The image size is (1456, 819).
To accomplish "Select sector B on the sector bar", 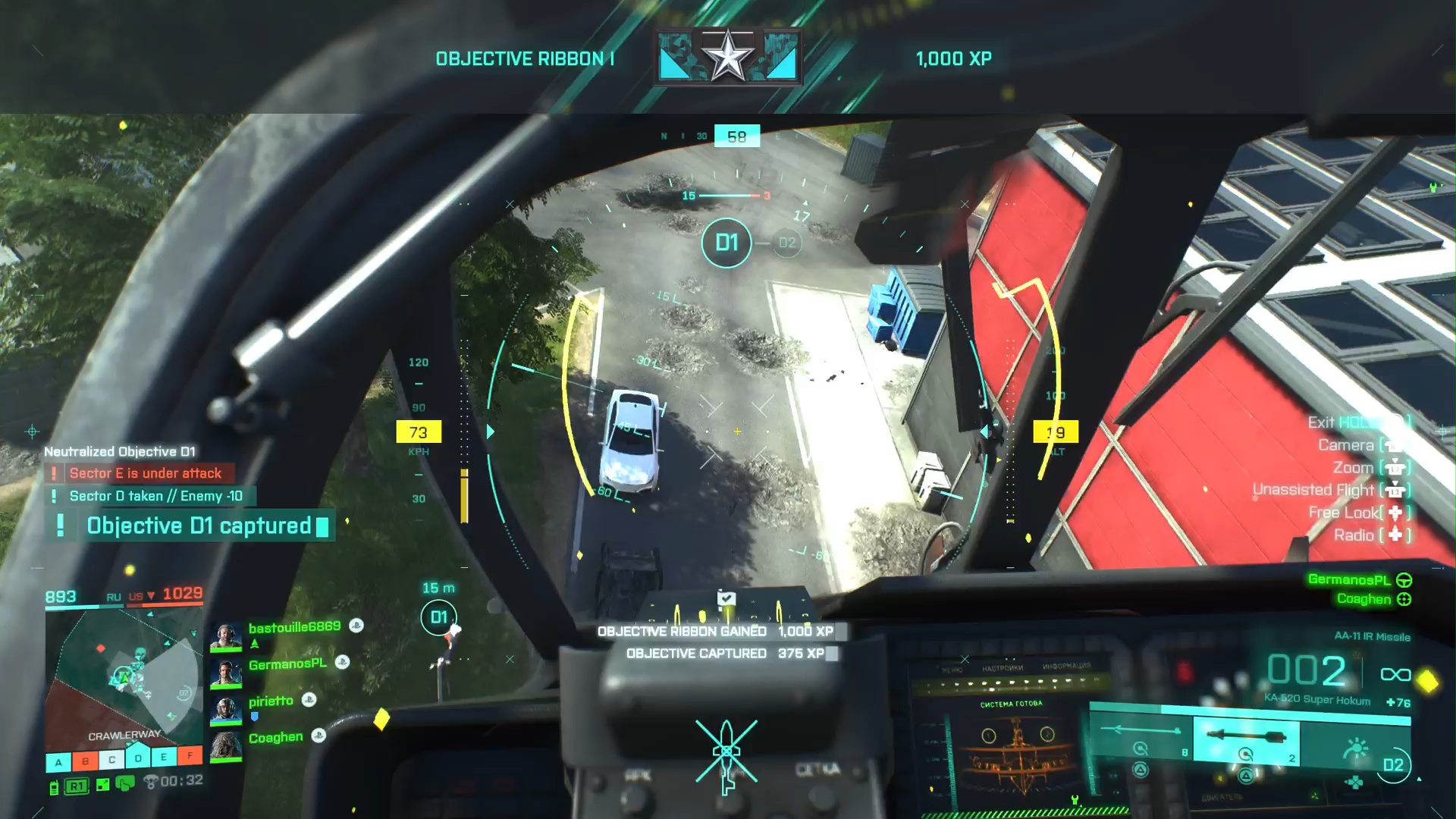I will (x=85, y=761).
